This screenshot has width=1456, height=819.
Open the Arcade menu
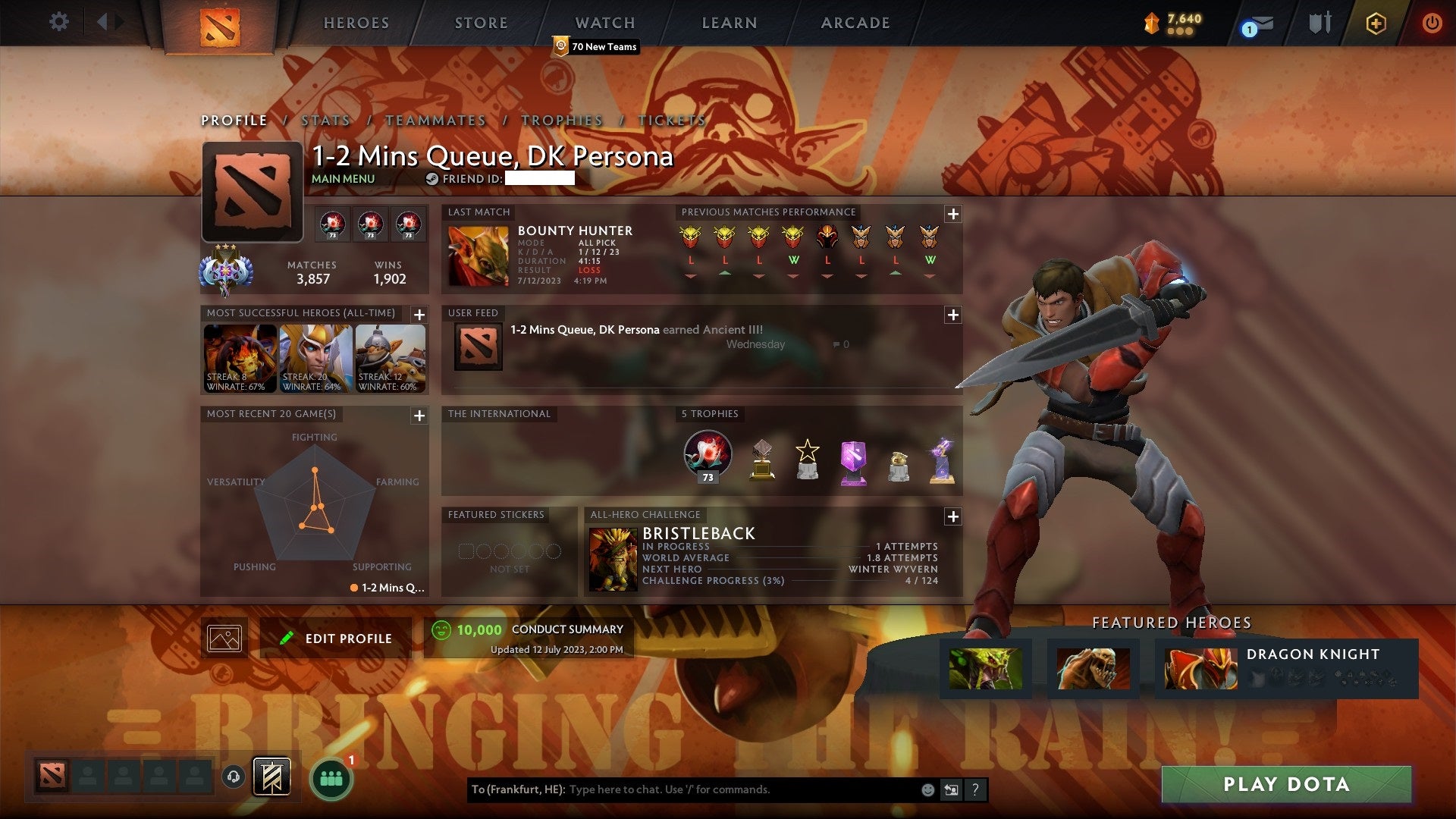click(855, 23)
